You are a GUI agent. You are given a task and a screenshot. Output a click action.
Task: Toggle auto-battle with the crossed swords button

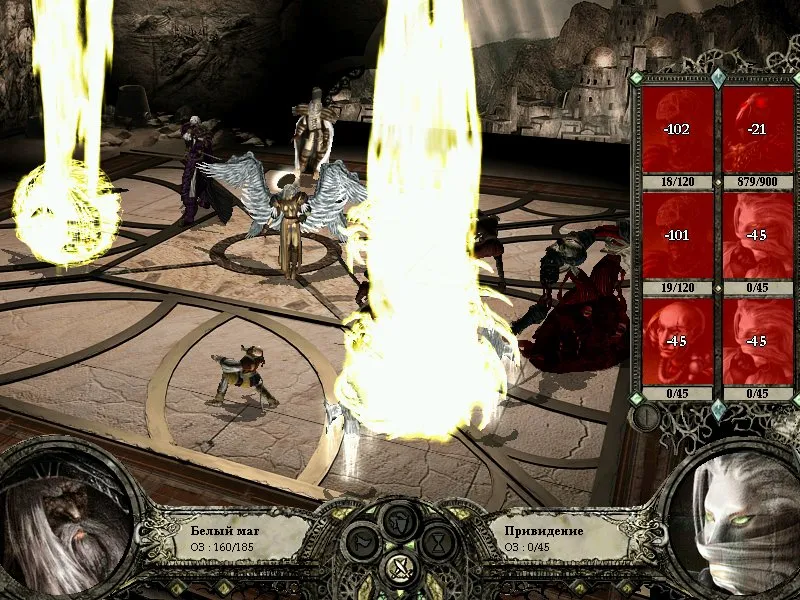(x=400, y=571)
